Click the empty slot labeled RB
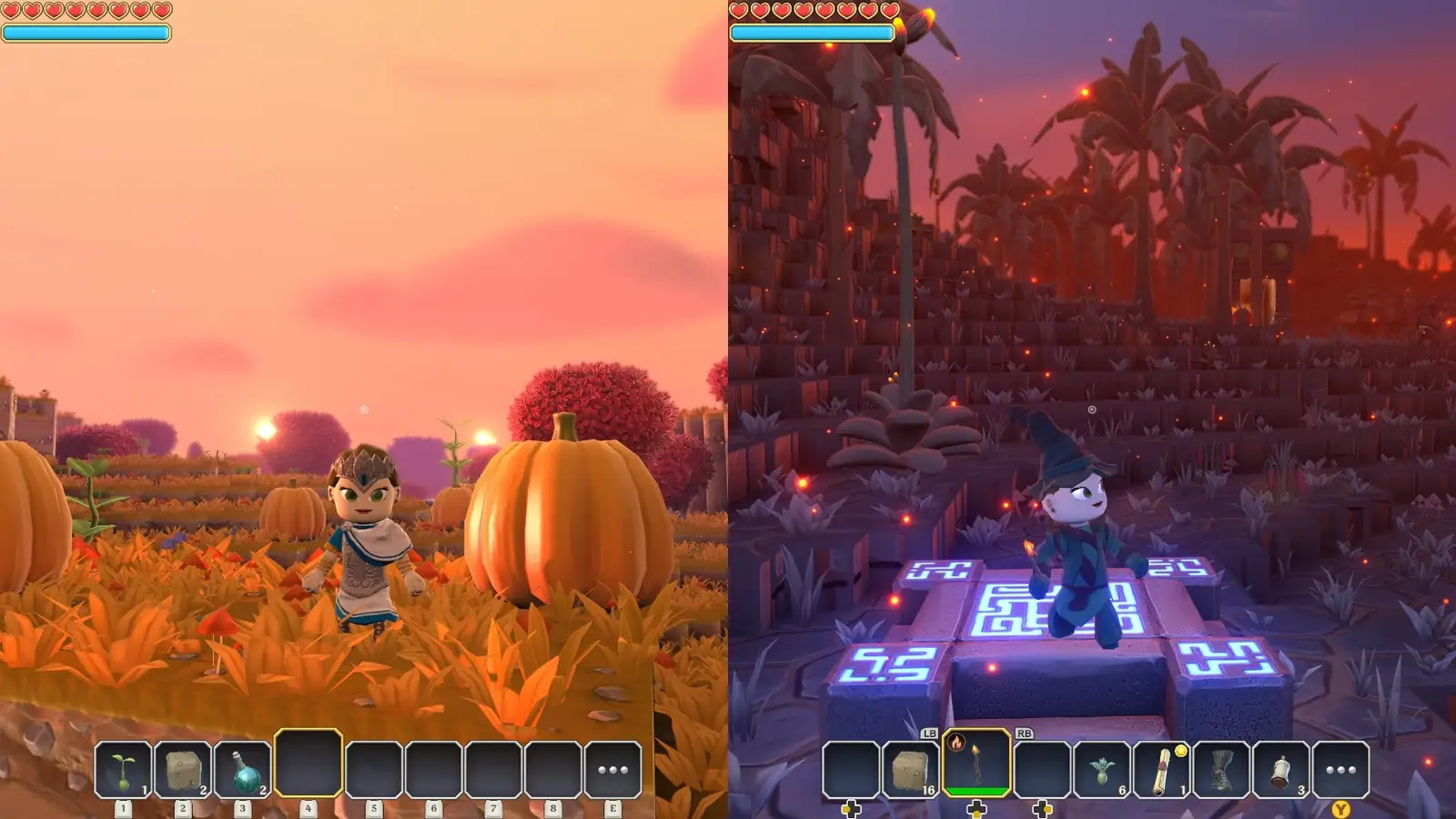 1042,766
